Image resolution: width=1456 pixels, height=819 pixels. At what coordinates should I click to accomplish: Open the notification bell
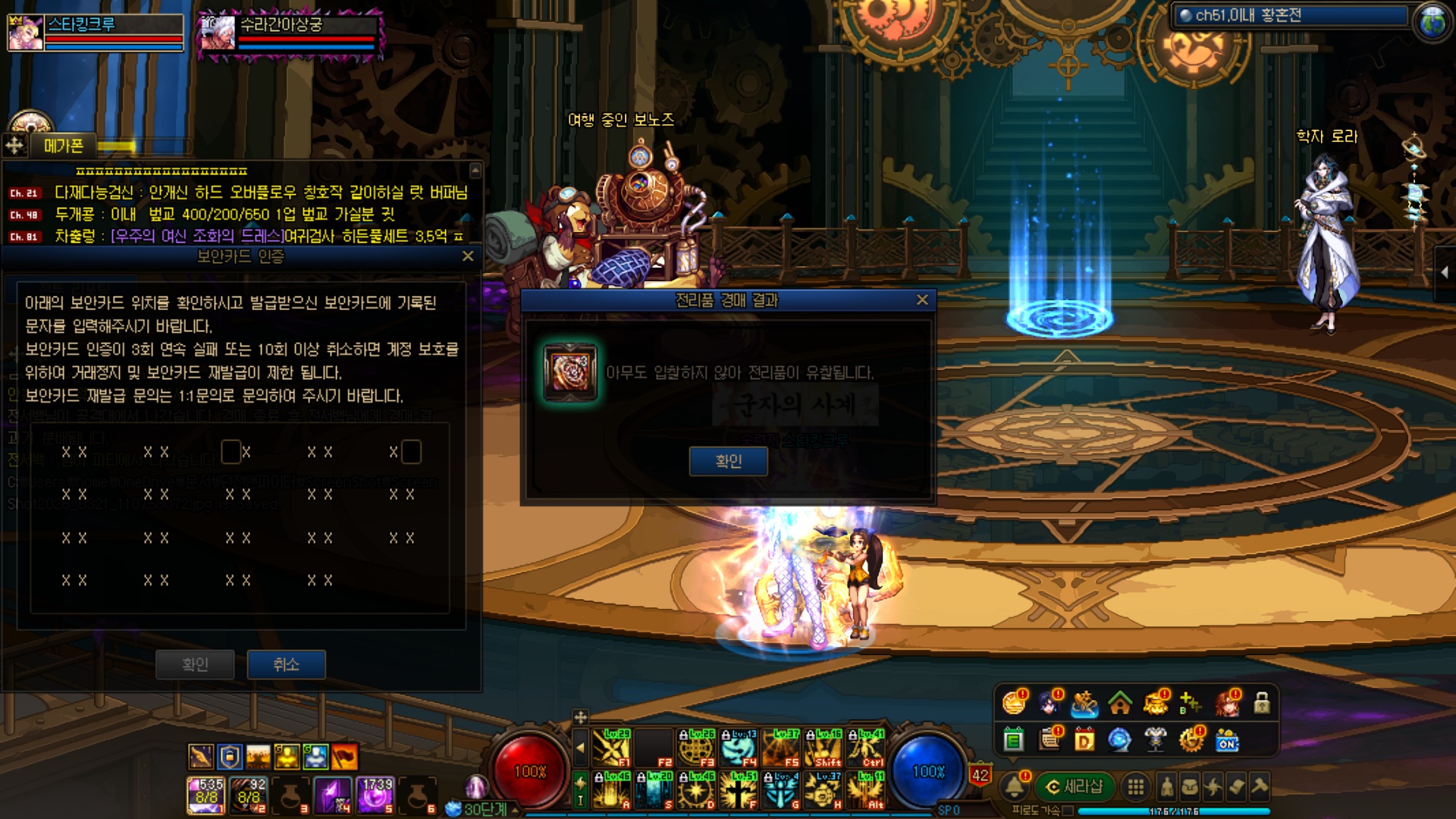click(1015, 786)
